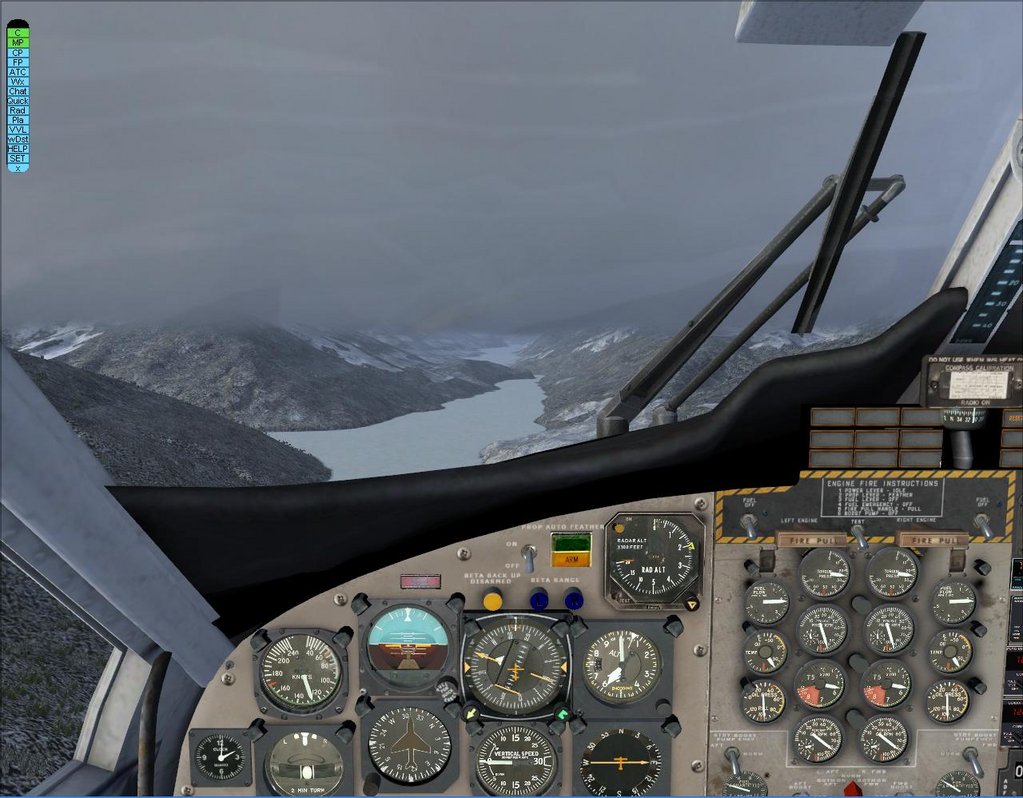Choose the Pla entry in the overlay
The image size is (1023, 798).
click(18, 120)
